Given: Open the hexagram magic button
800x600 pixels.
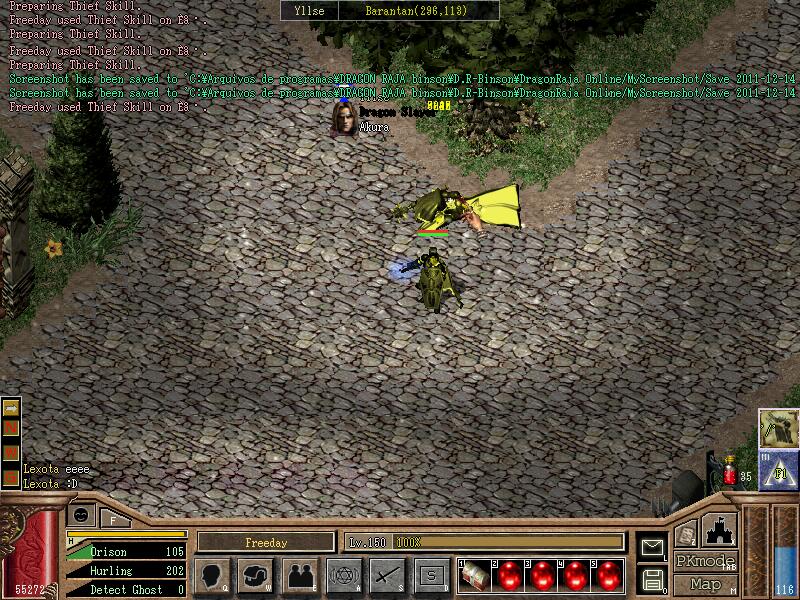Looking at the screenshot, I should coord(343,575).
